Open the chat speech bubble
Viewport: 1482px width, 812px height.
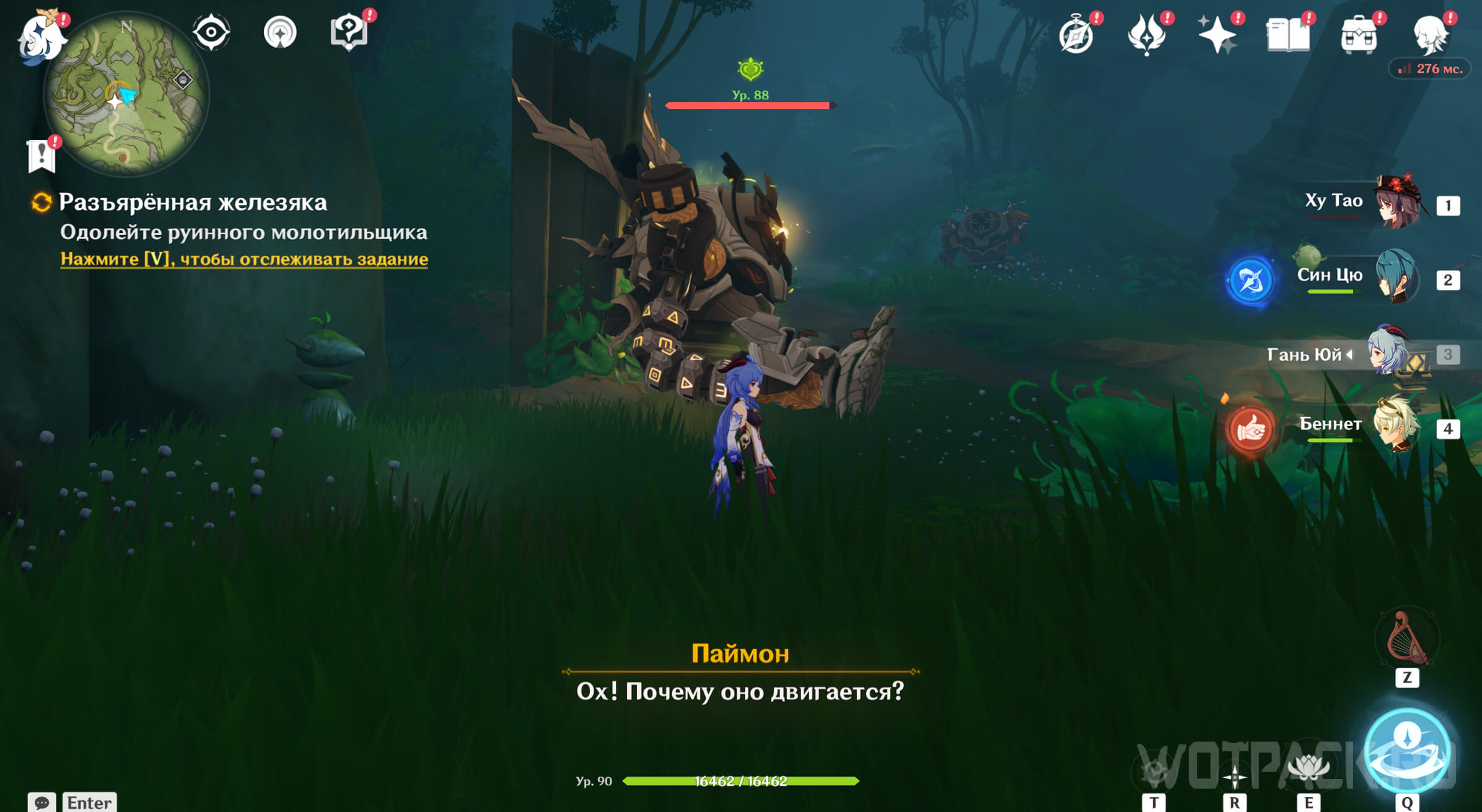[42, 802]
